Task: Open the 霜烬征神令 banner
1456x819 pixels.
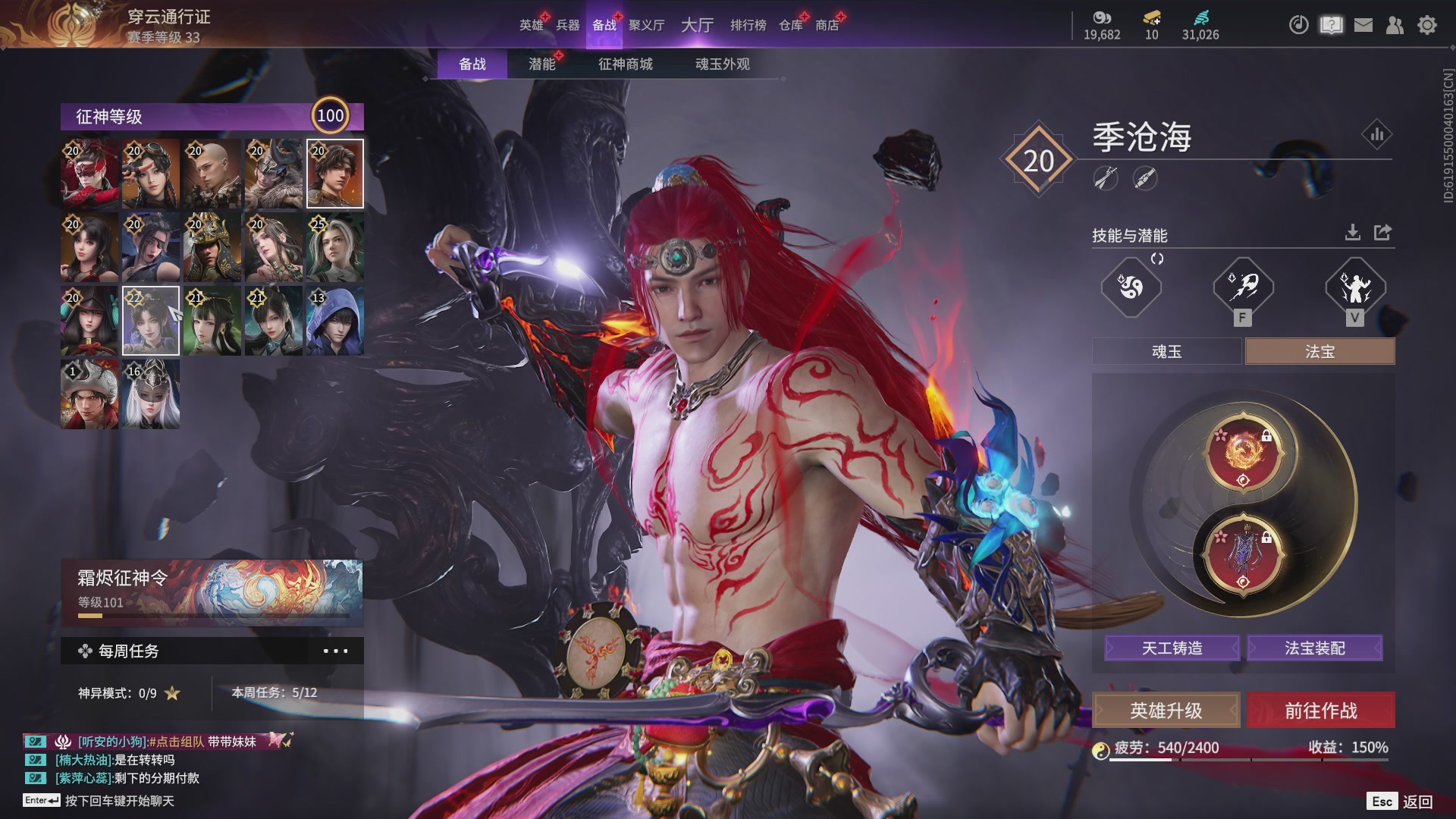Action: (x=212, y=591)
